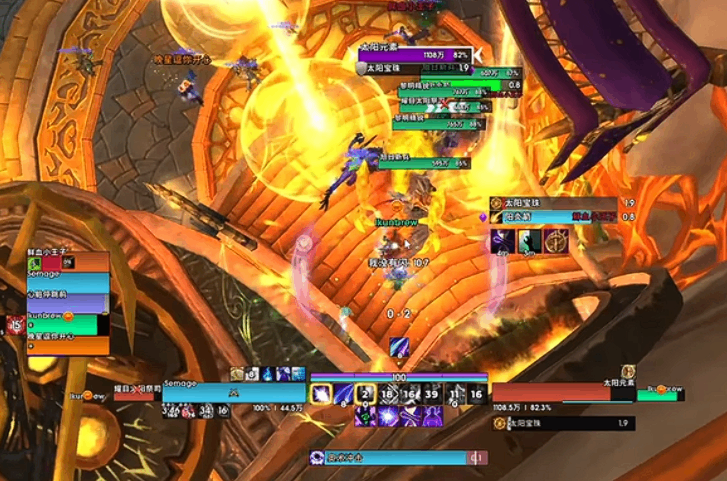
Task: Select the kunbrew target-of-target frame
Action: click(664, 394)
